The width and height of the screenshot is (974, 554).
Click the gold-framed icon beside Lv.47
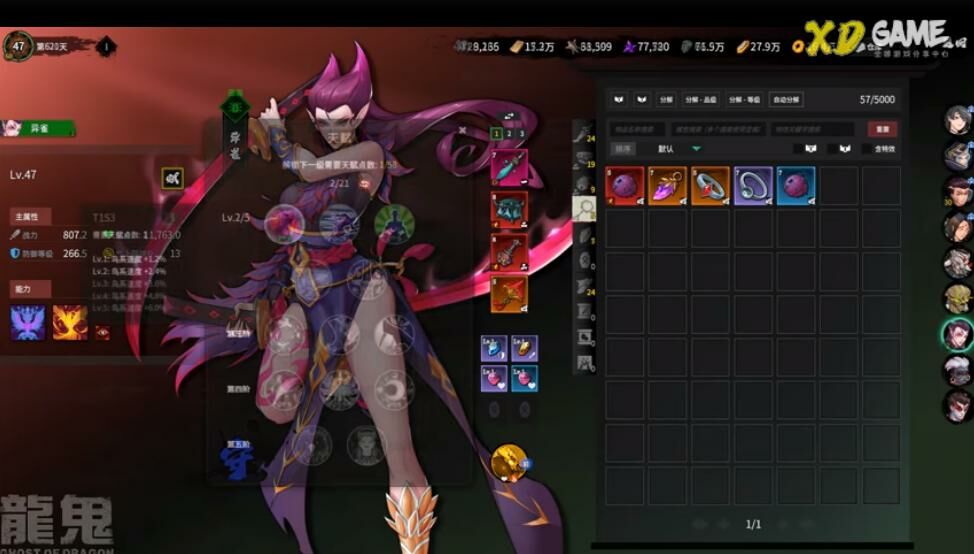click(x=173, y=178)
